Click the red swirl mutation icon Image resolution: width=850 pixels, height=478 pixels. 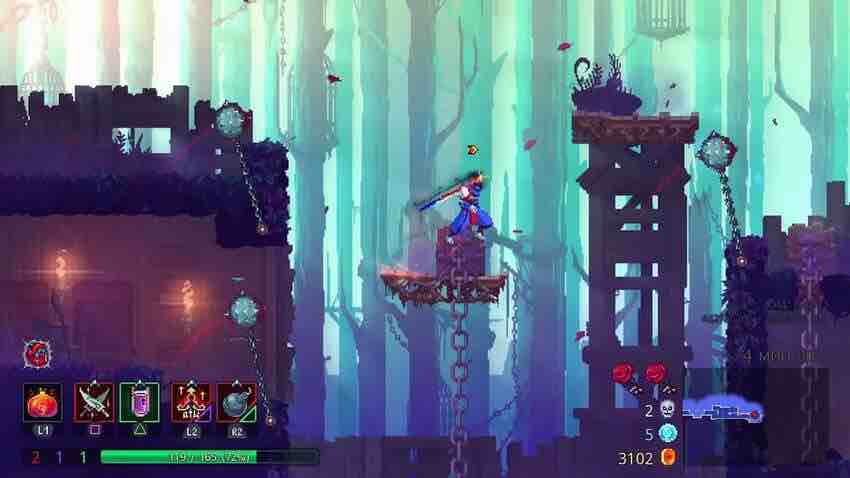[x=37, y=353]
